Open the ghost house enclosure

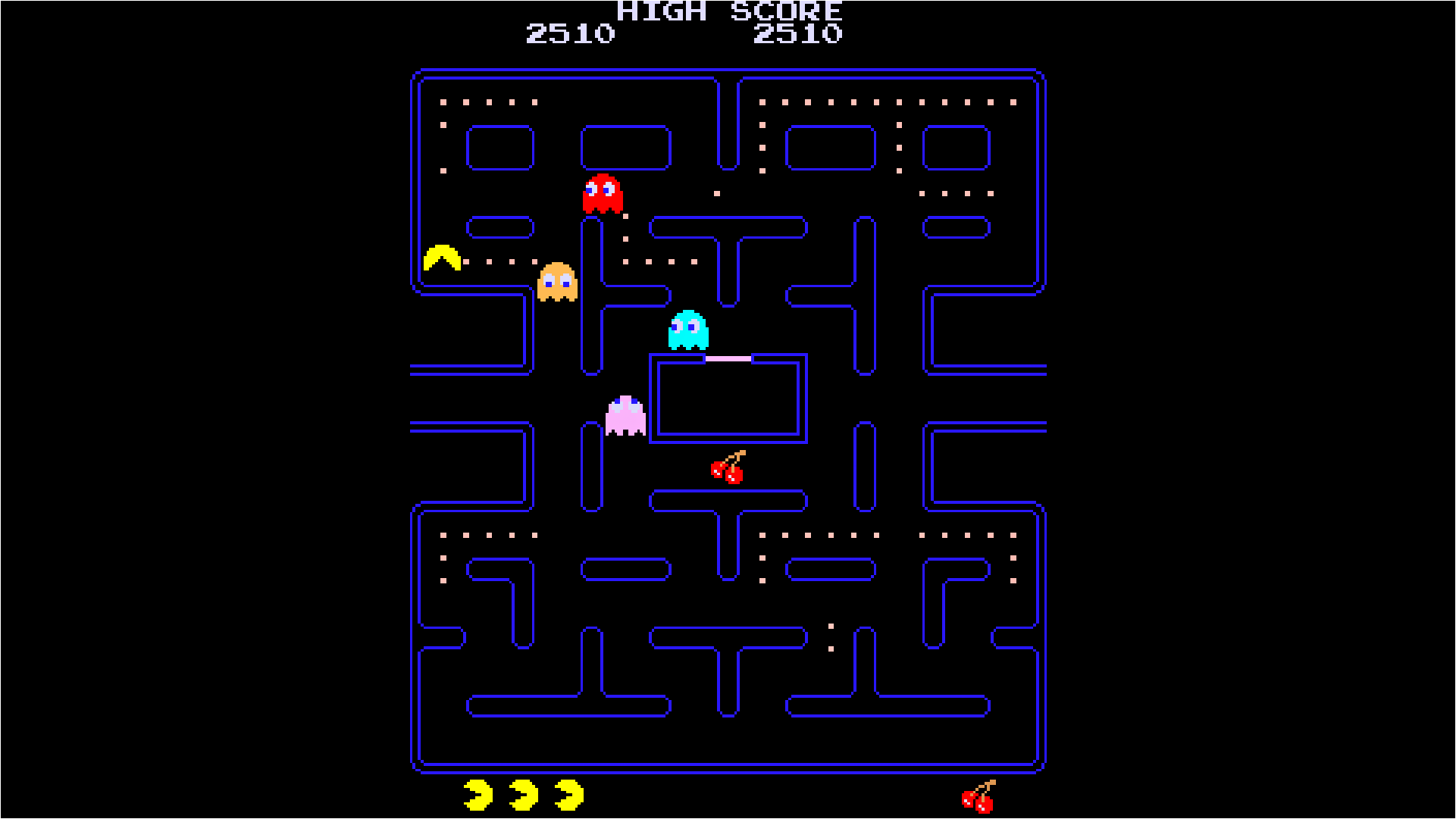728,398
